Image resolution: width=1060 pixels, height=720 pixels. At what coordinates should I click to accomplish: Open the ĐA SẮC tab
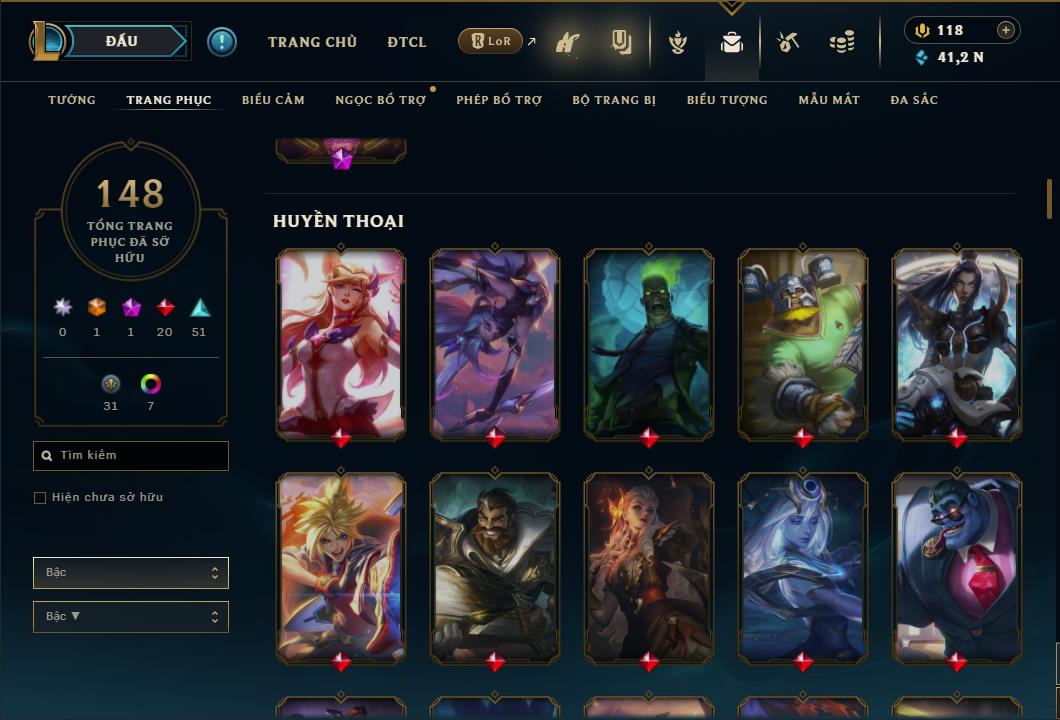(x=914, y=100)
